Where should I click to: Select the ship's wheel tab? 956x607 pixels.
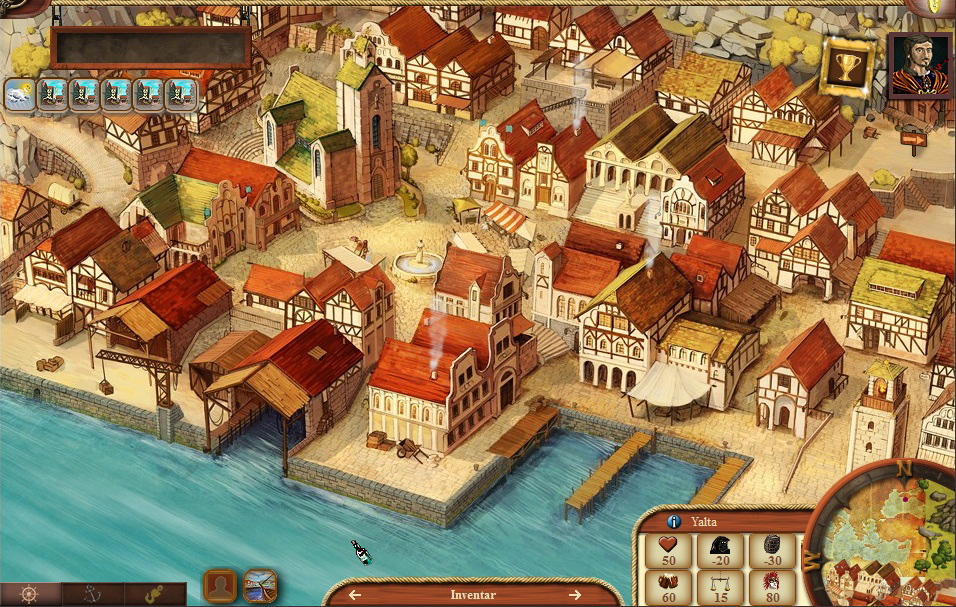(x=29, y=594)
